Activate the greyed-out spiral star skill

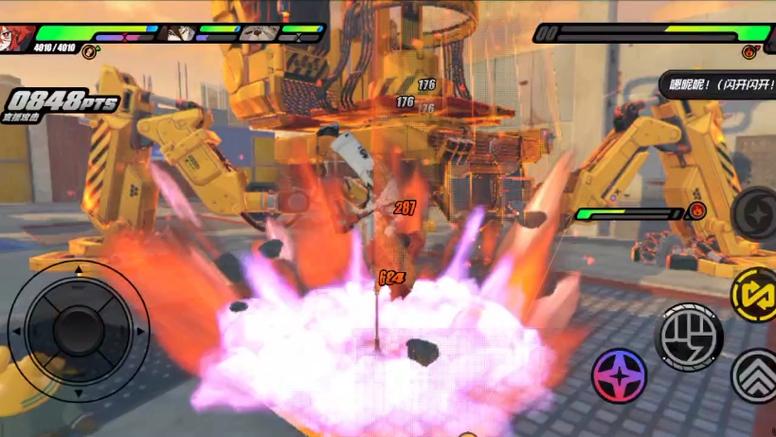click(x=757, y=213)
